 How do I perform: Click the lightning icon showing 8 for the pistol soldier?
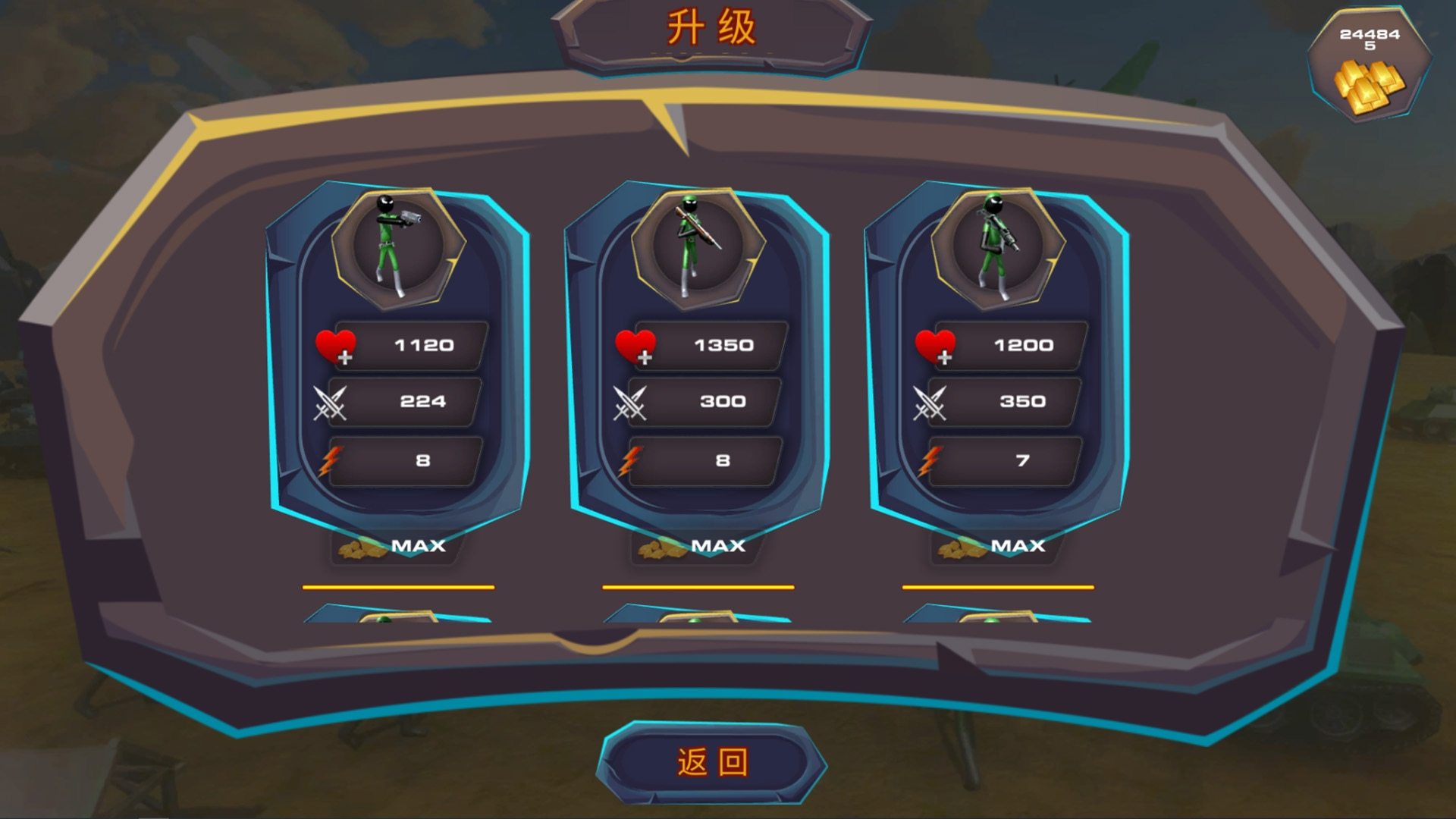pyautogui.click(x=332, y=460)
